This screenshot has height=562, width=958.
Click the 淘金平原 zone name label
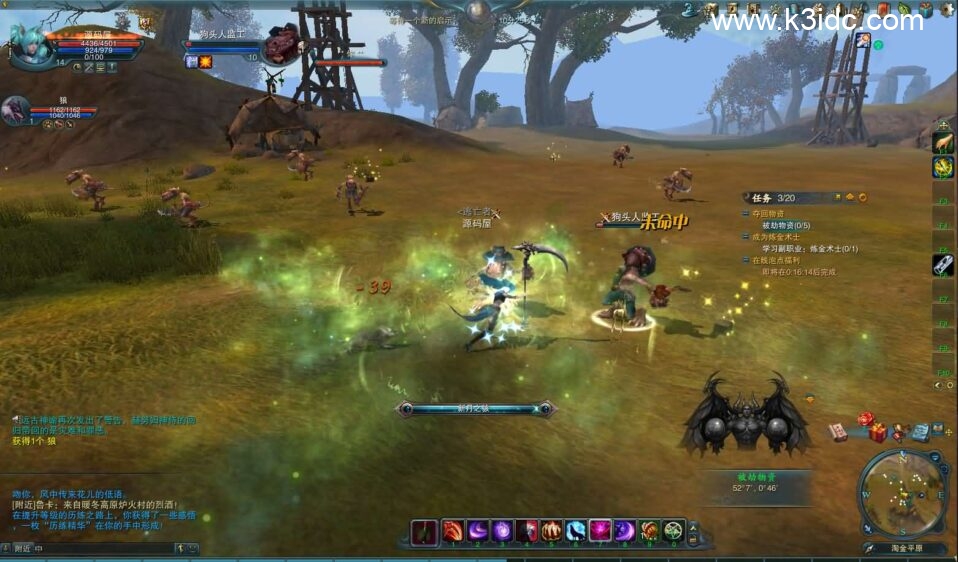905,548
